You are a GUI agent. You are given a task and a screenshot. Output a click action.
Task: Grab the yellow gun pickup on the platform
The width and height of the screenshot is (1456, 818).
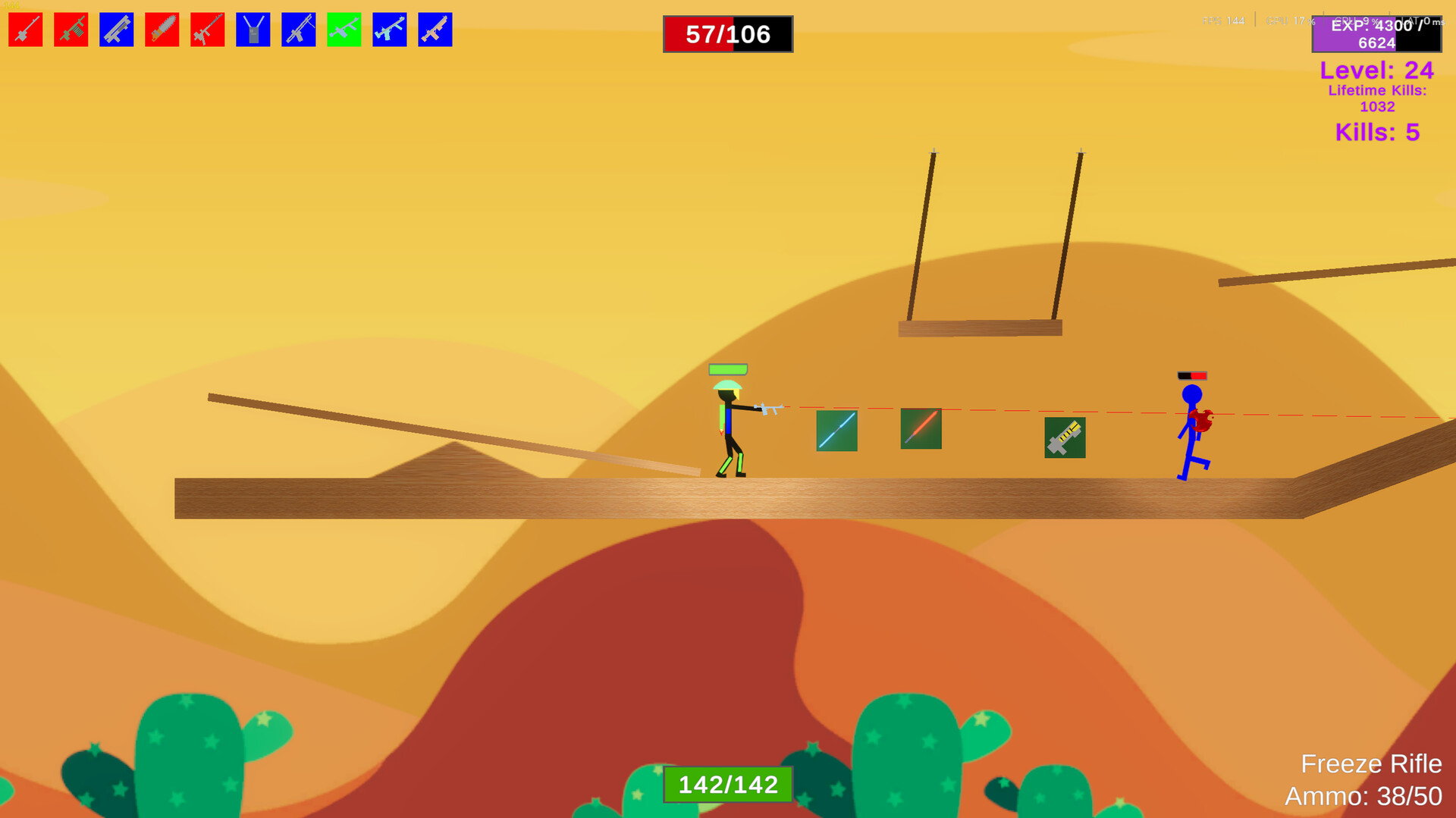tap(1065, 437)
